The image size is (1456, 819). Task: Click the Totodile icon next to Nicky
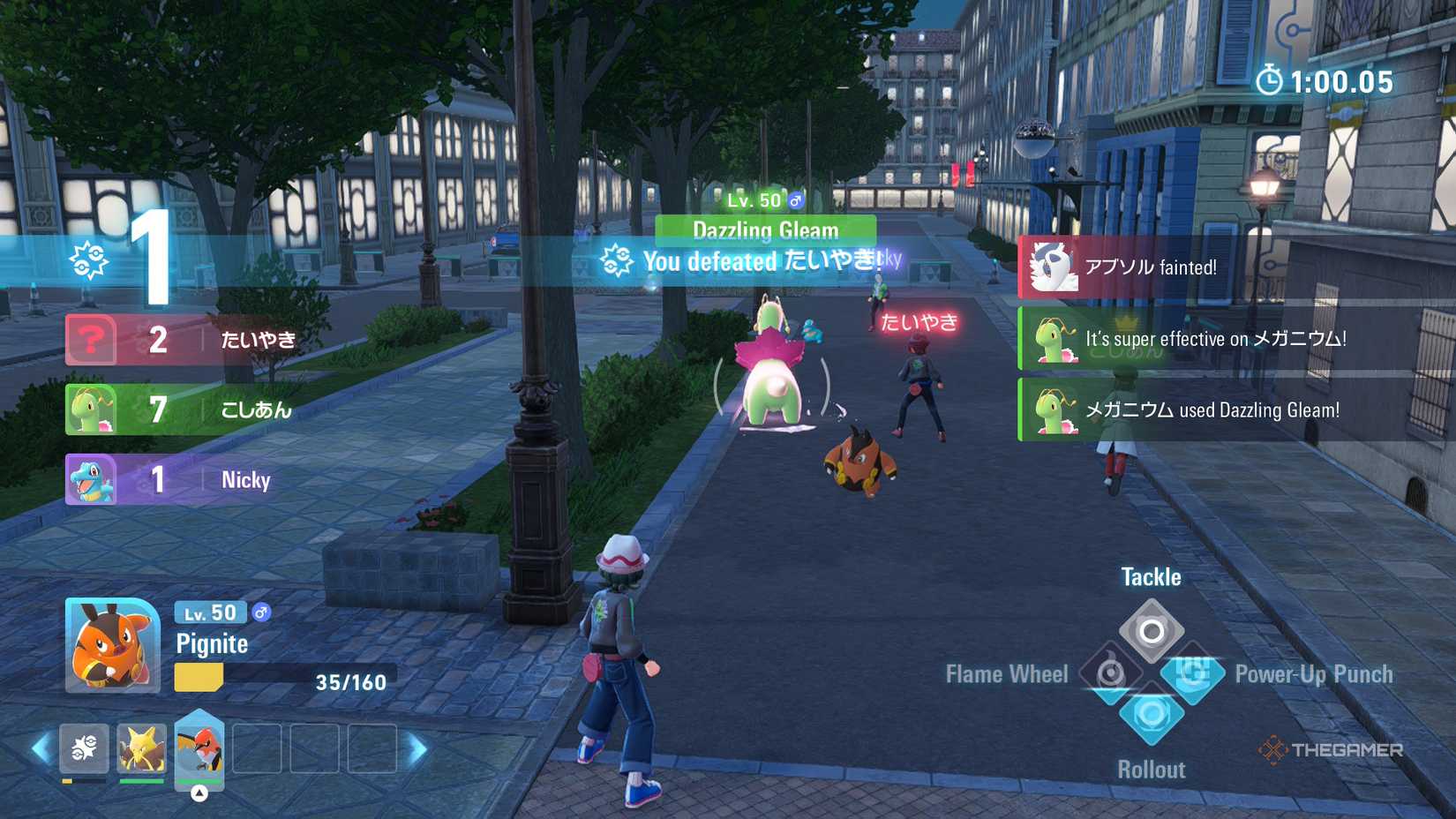click(x=92, y=479)
